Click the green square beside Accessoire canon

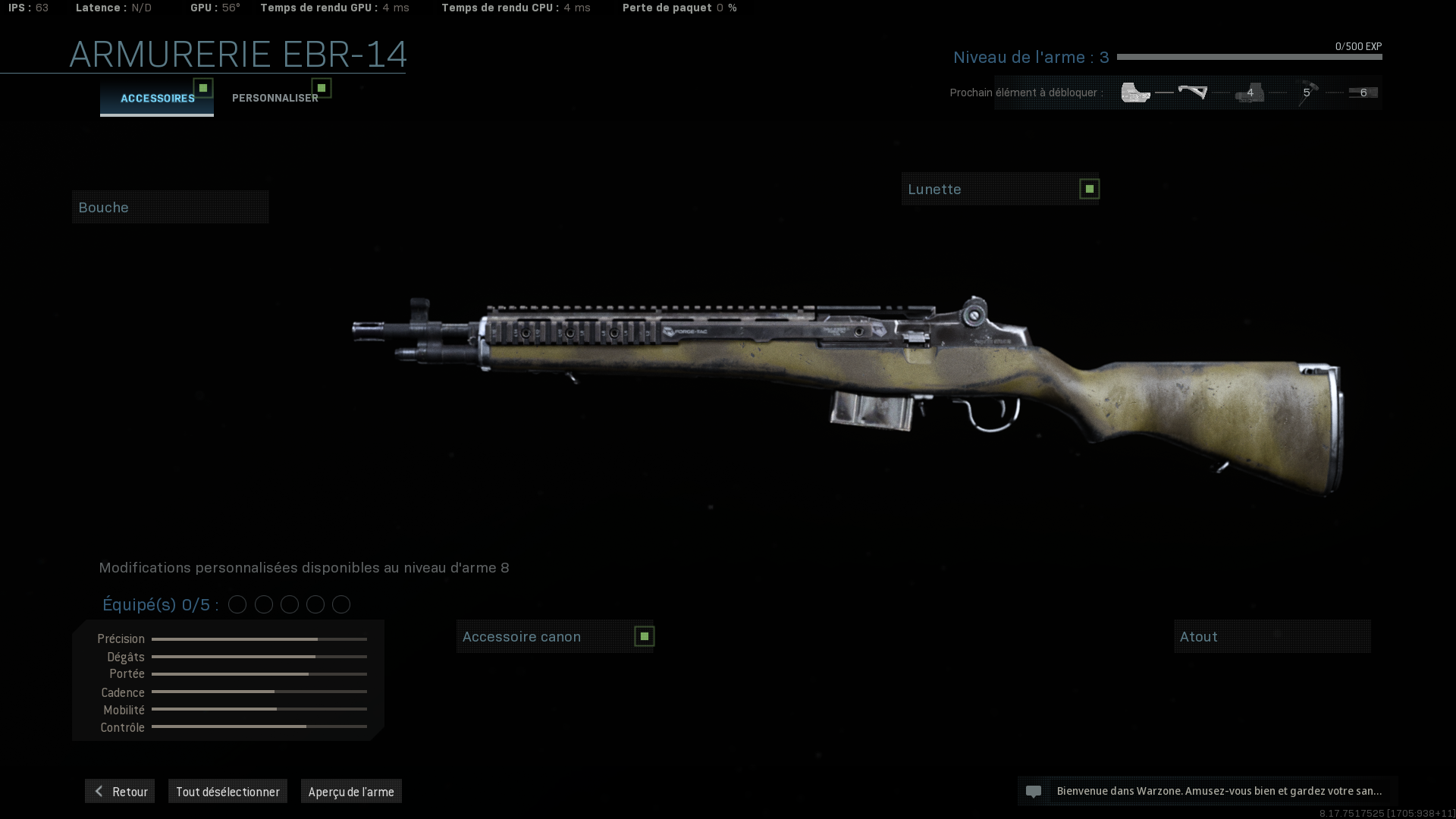pos(644,636)
